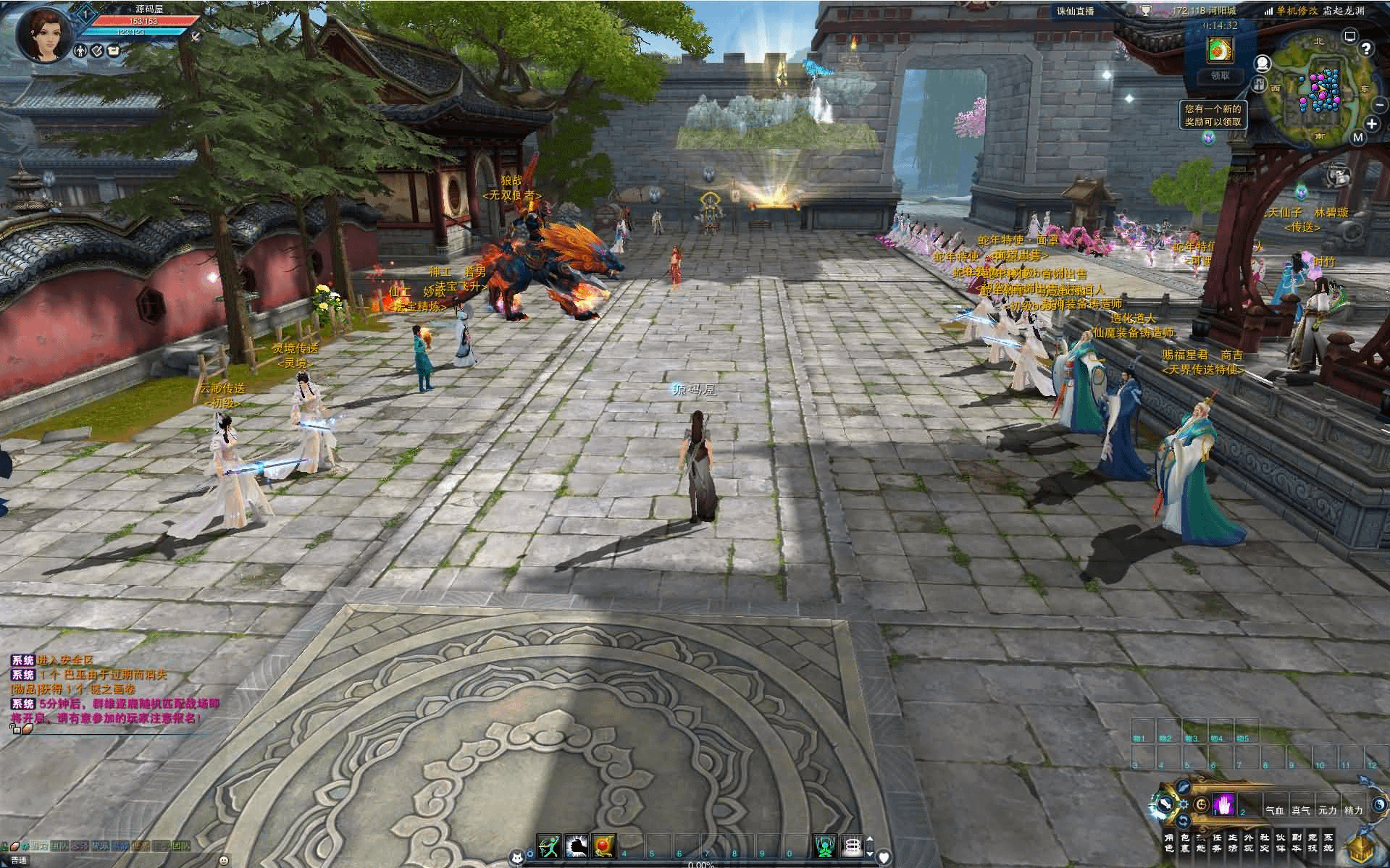Open the 诛仙直播 livestream tab

point(1075,11)
